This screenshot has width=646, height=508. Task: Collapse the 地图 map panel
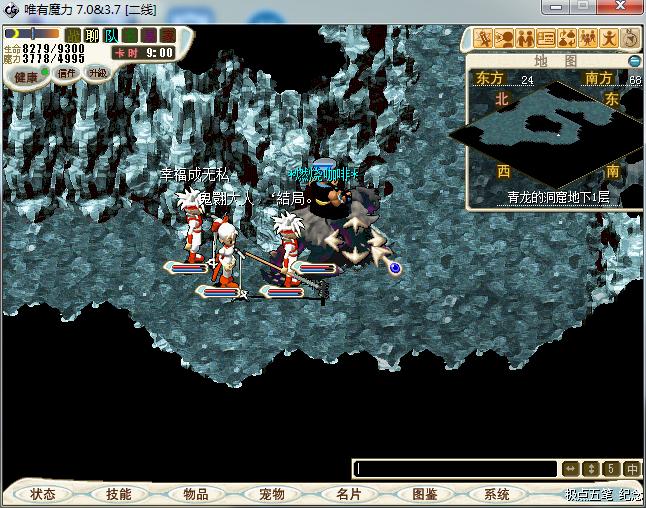point(634,61)
